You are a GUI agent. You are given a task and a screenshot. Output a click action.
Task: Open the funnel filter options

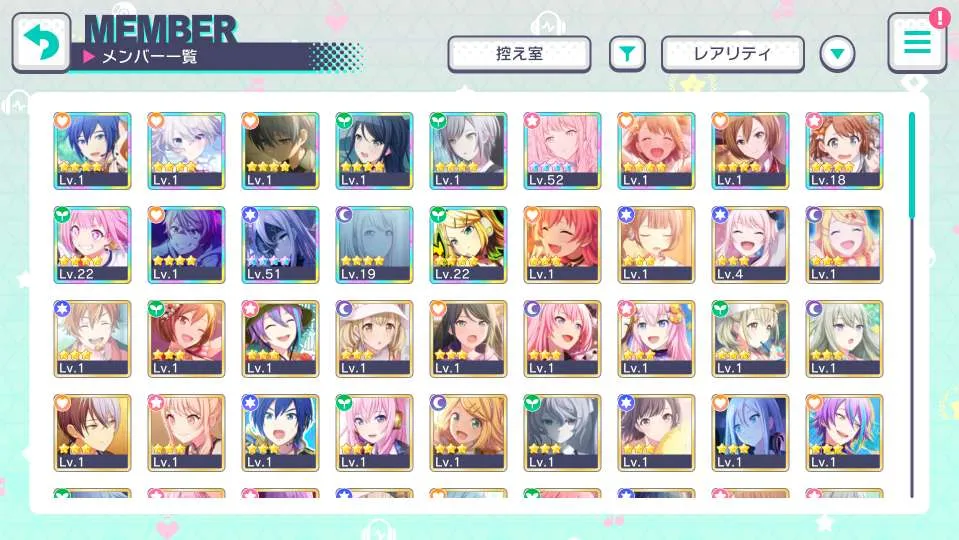pyautogui.click(x=627, y=54)
